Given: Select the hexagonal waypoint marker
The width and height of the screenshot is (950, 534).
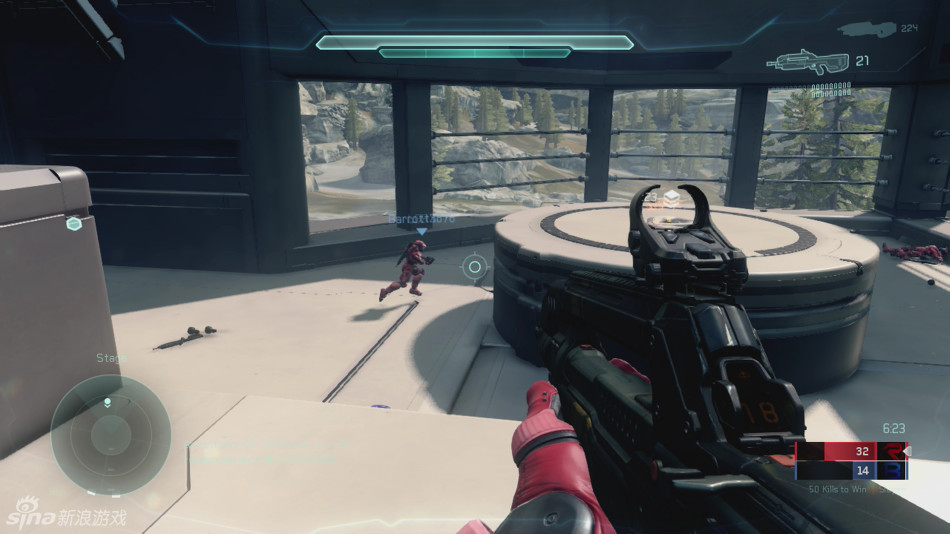Looking at the screenshot, I should coord(74,224).
